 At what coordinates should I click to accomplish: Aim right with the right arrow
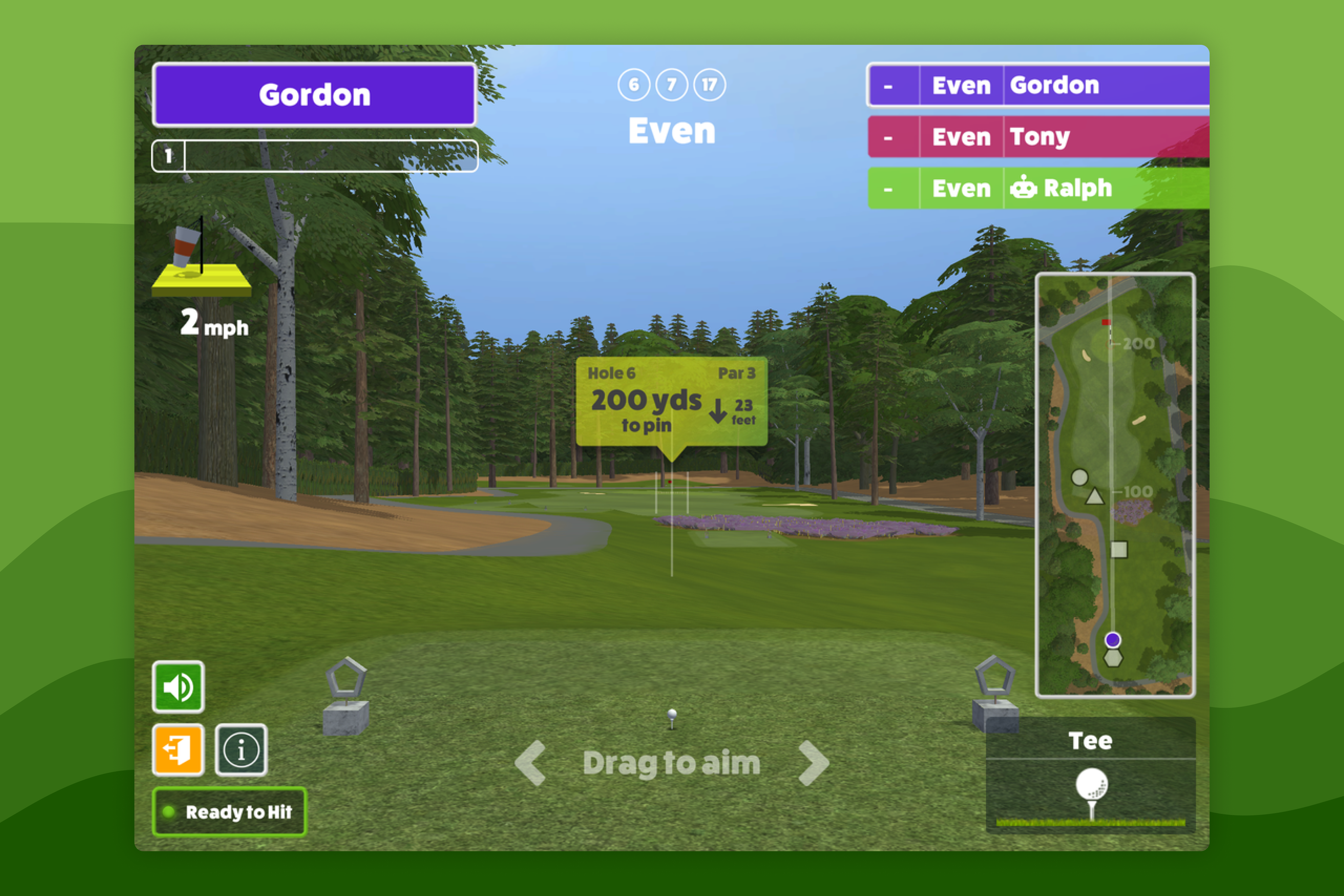813,763
